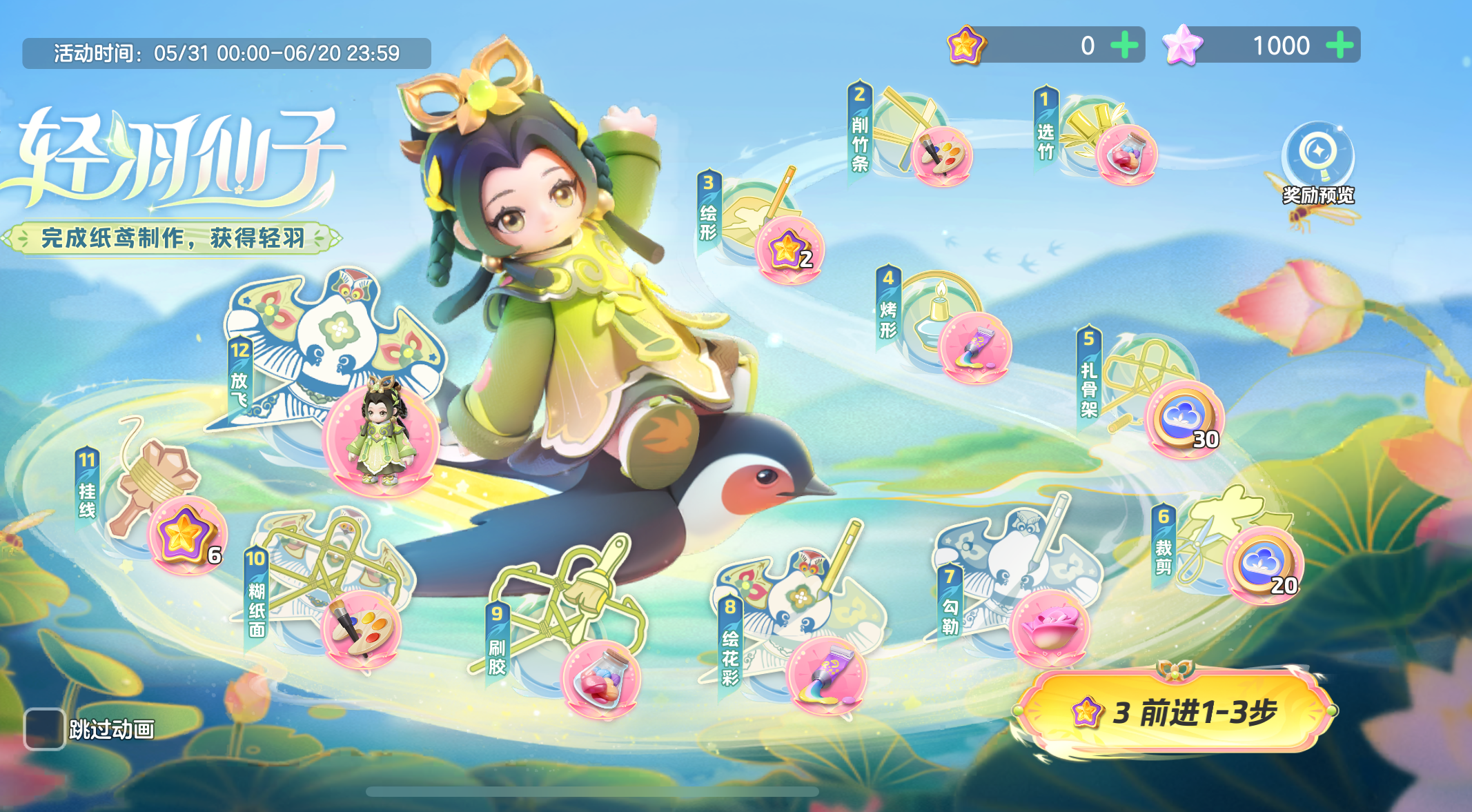Choose step 3 绘形 star reward
1472x812 pixels.
click(789, 250)
